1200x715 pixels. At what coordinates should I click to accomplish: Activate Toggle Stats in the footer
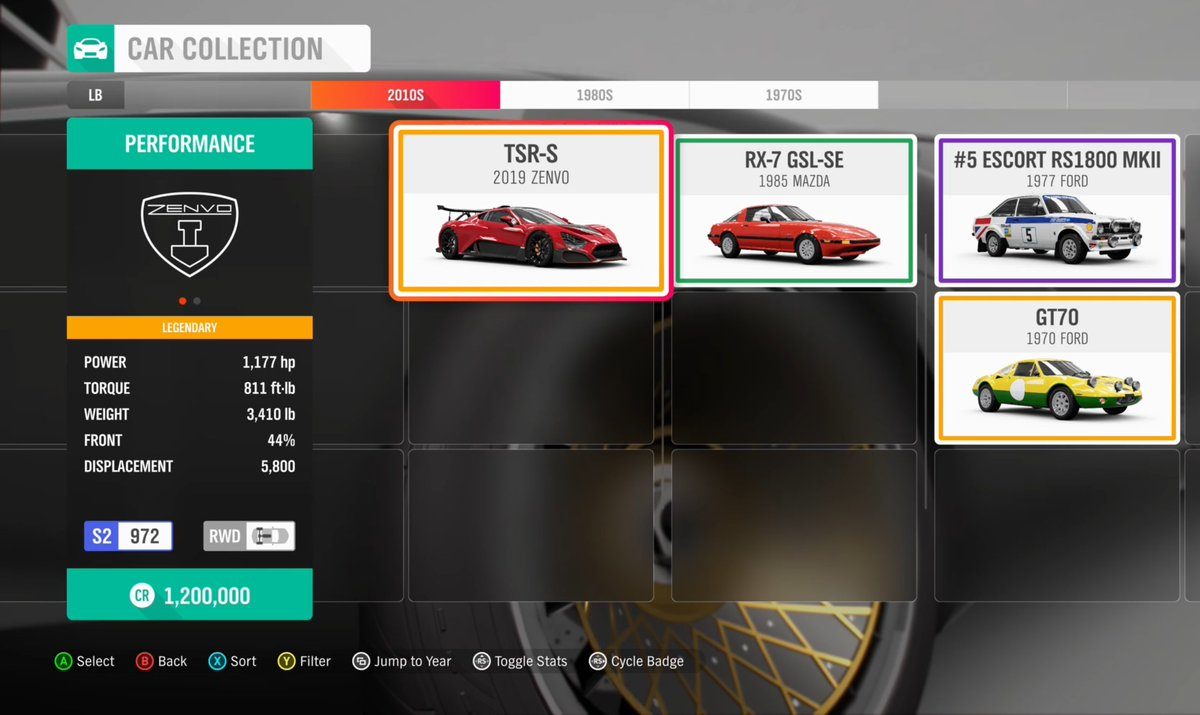521,661
